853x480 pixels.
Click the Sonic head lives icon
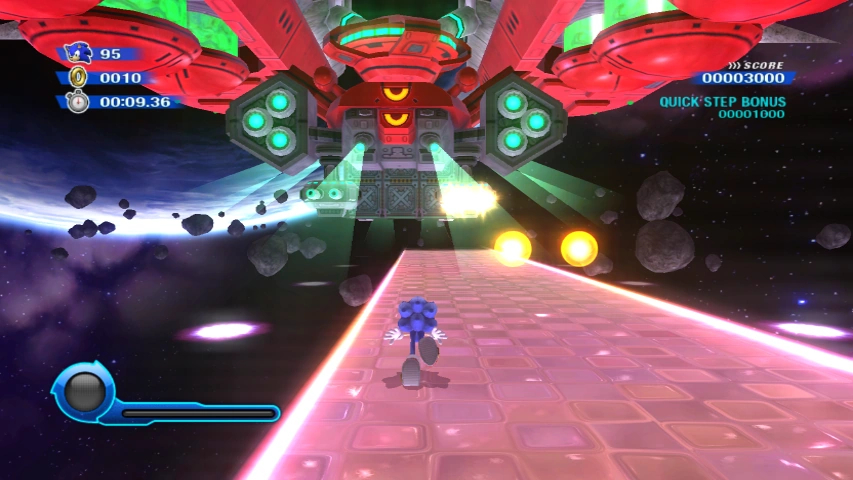pyautogui.click(x=78, y=53)
